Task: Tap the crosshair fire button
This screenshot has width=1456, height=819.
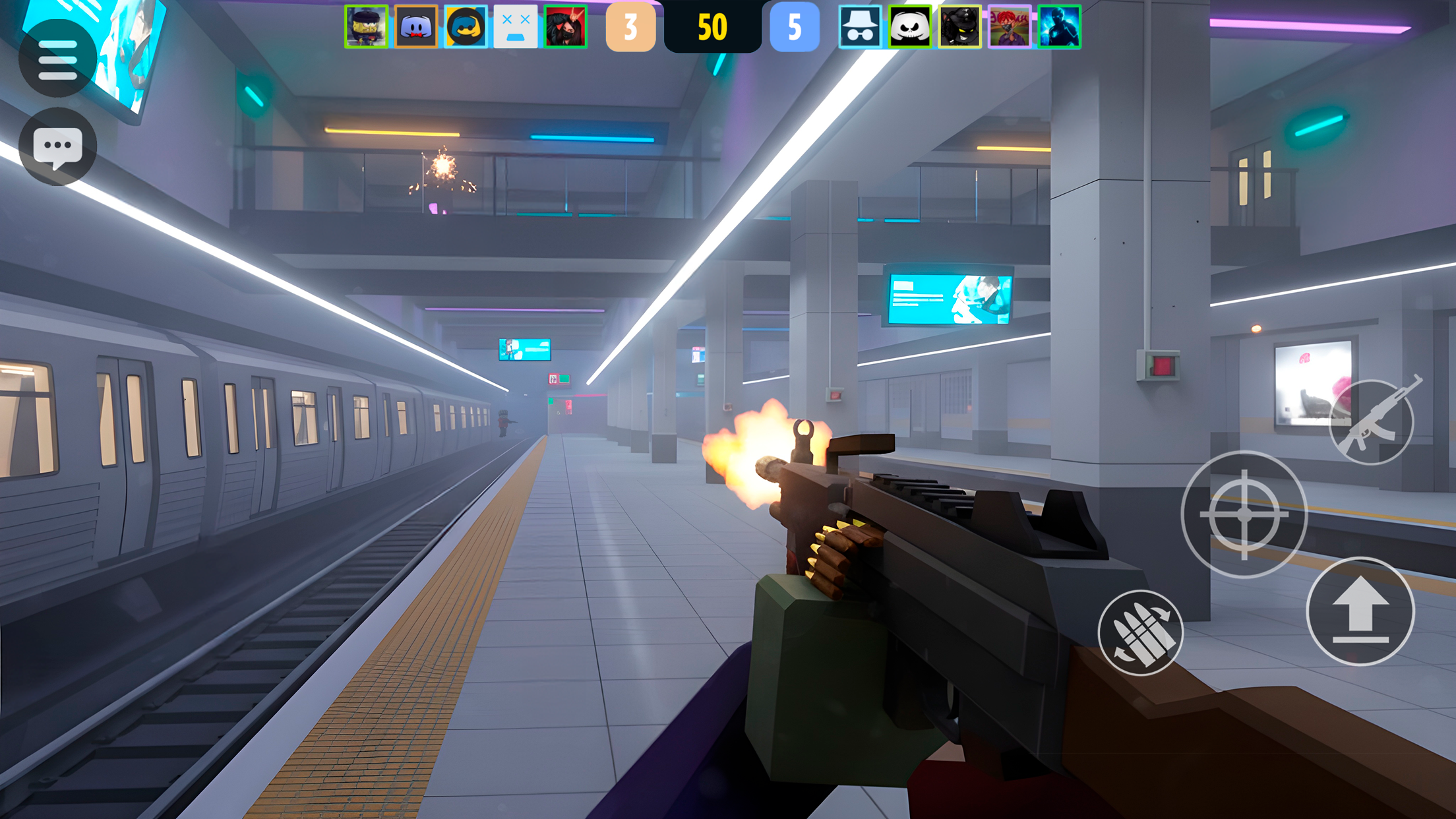Action: (x=1244, y=514)
